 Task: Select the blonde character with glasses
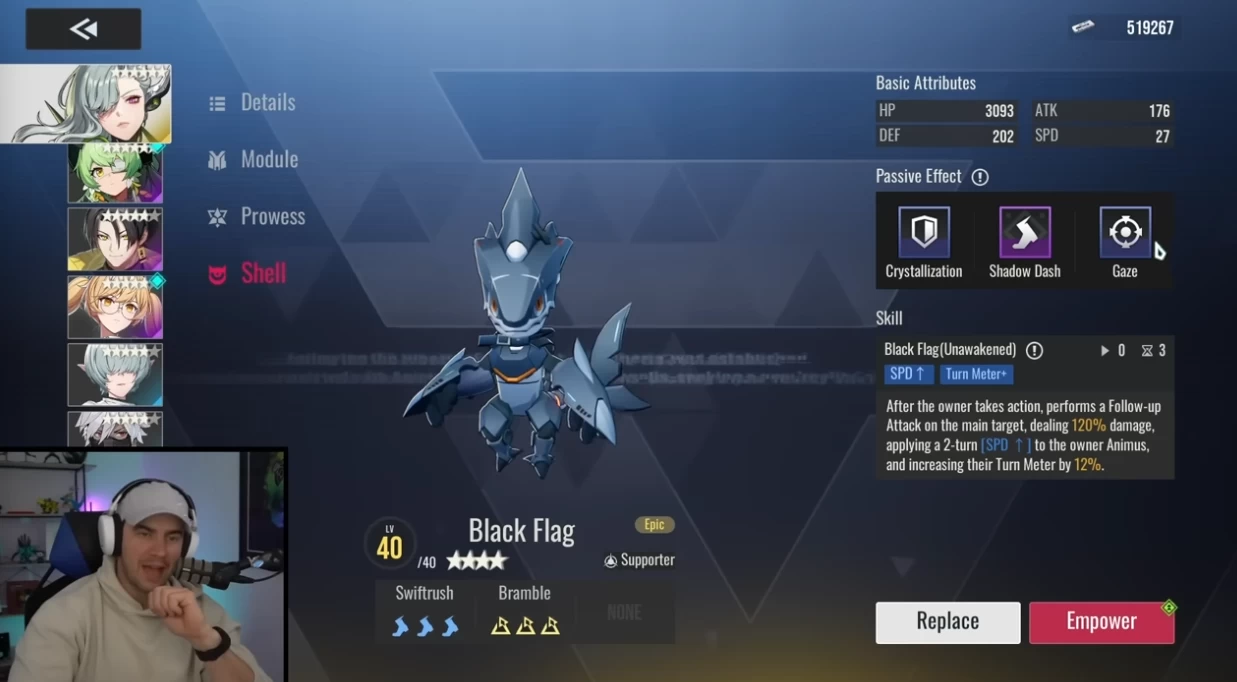pos(115,307)
